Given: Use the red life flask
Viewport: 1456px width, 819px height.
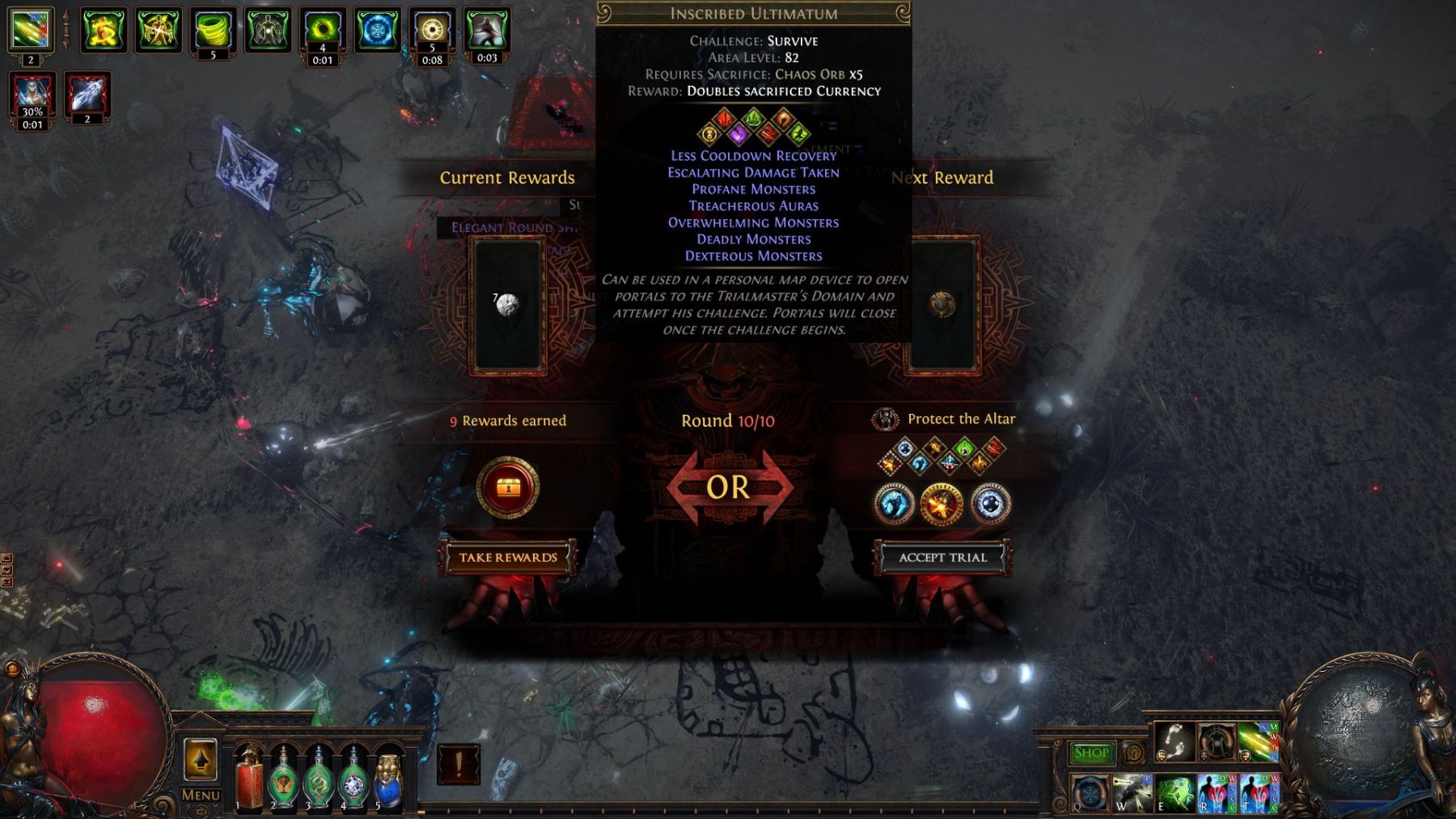Looking at the screenshot, I should [x=249, y=778].
